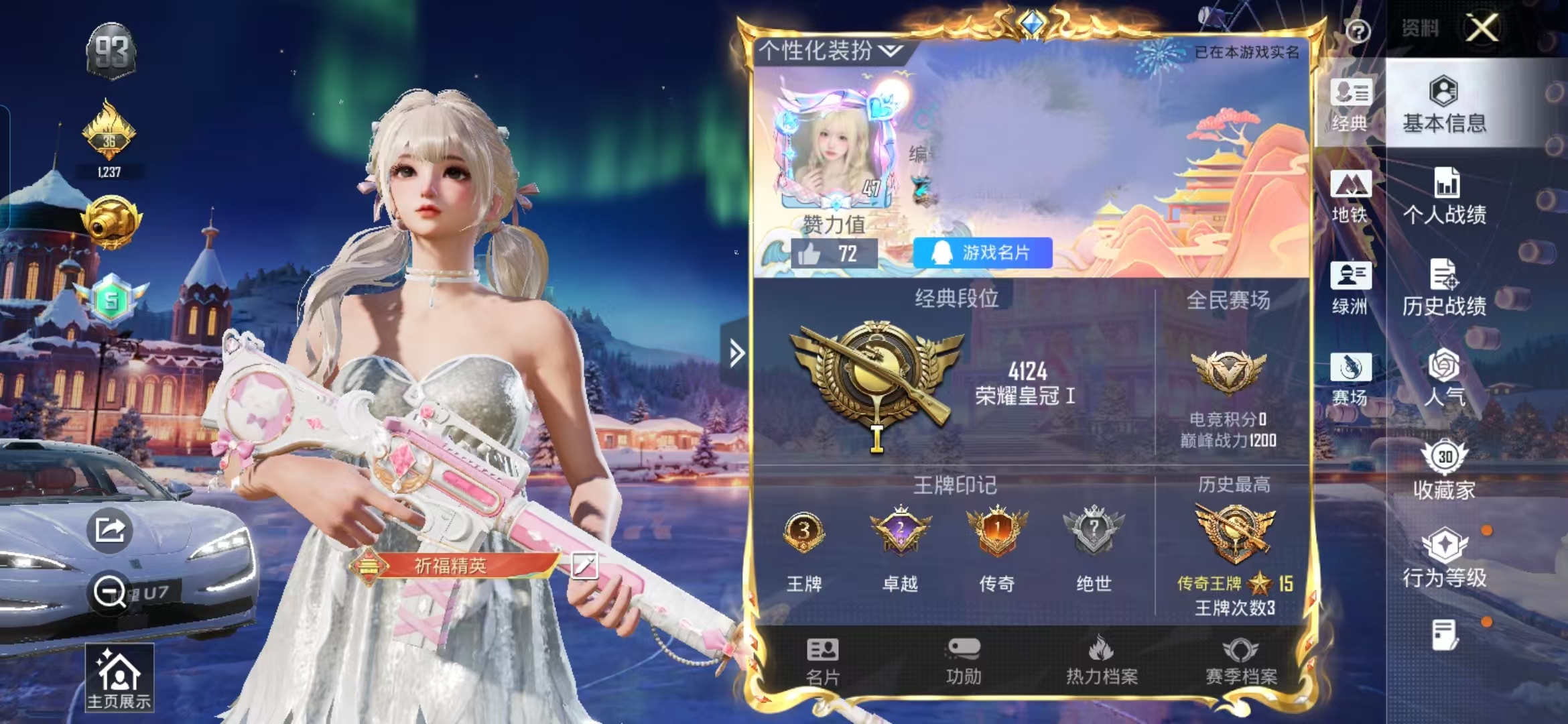Screen dimensions: 1568x724
Task: Switch to the 地铁 mode tab
Action: 1350,197
